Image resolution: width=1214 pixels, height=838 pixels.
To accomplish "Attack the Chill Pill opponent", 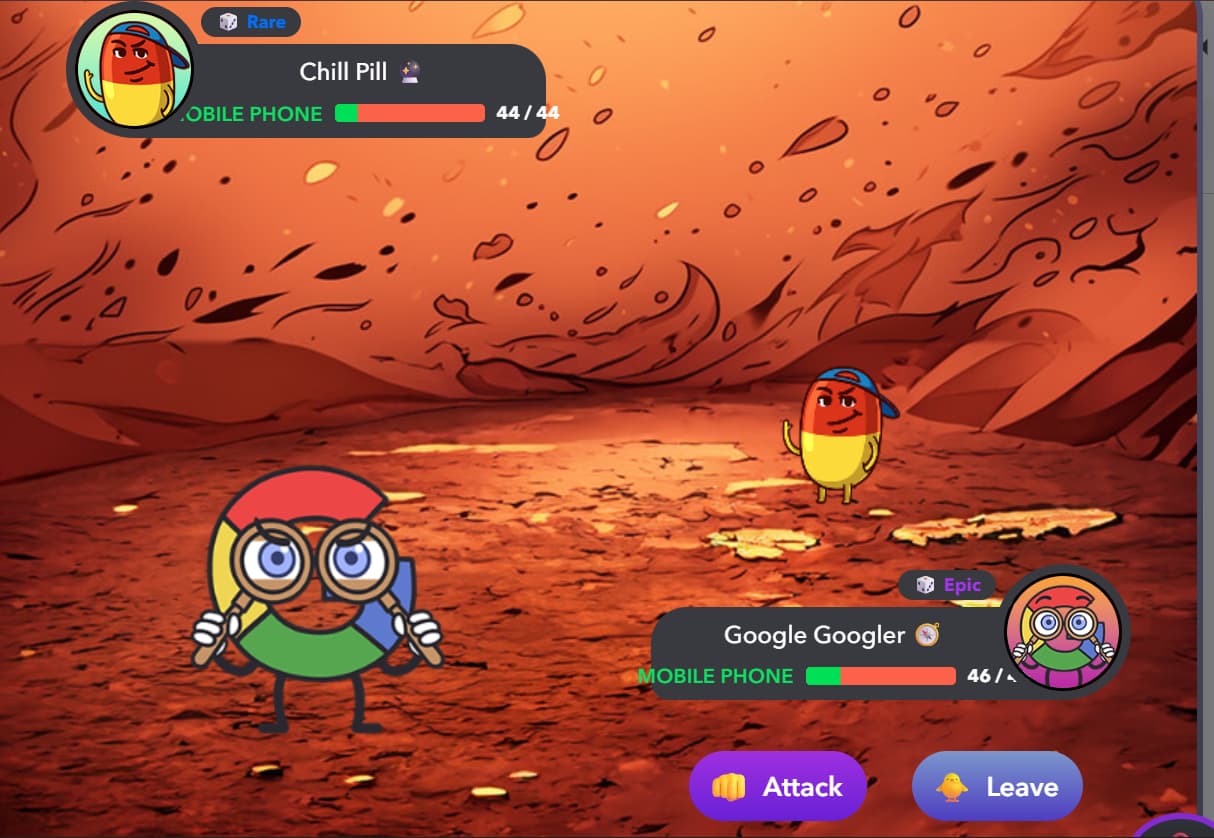I will click(777, 787).
